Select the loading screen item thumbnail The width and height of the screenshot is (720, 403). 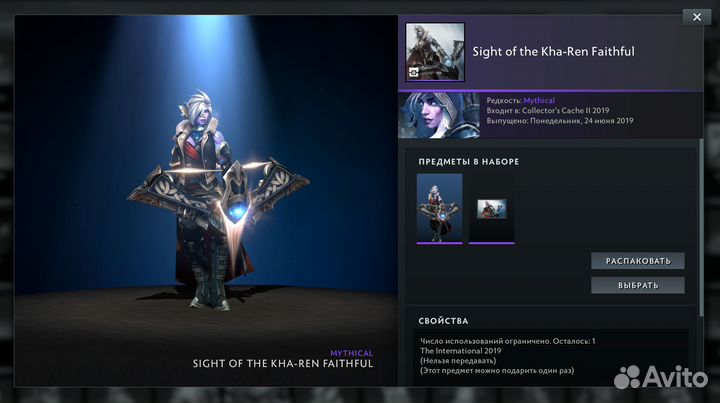click(491, 209)
